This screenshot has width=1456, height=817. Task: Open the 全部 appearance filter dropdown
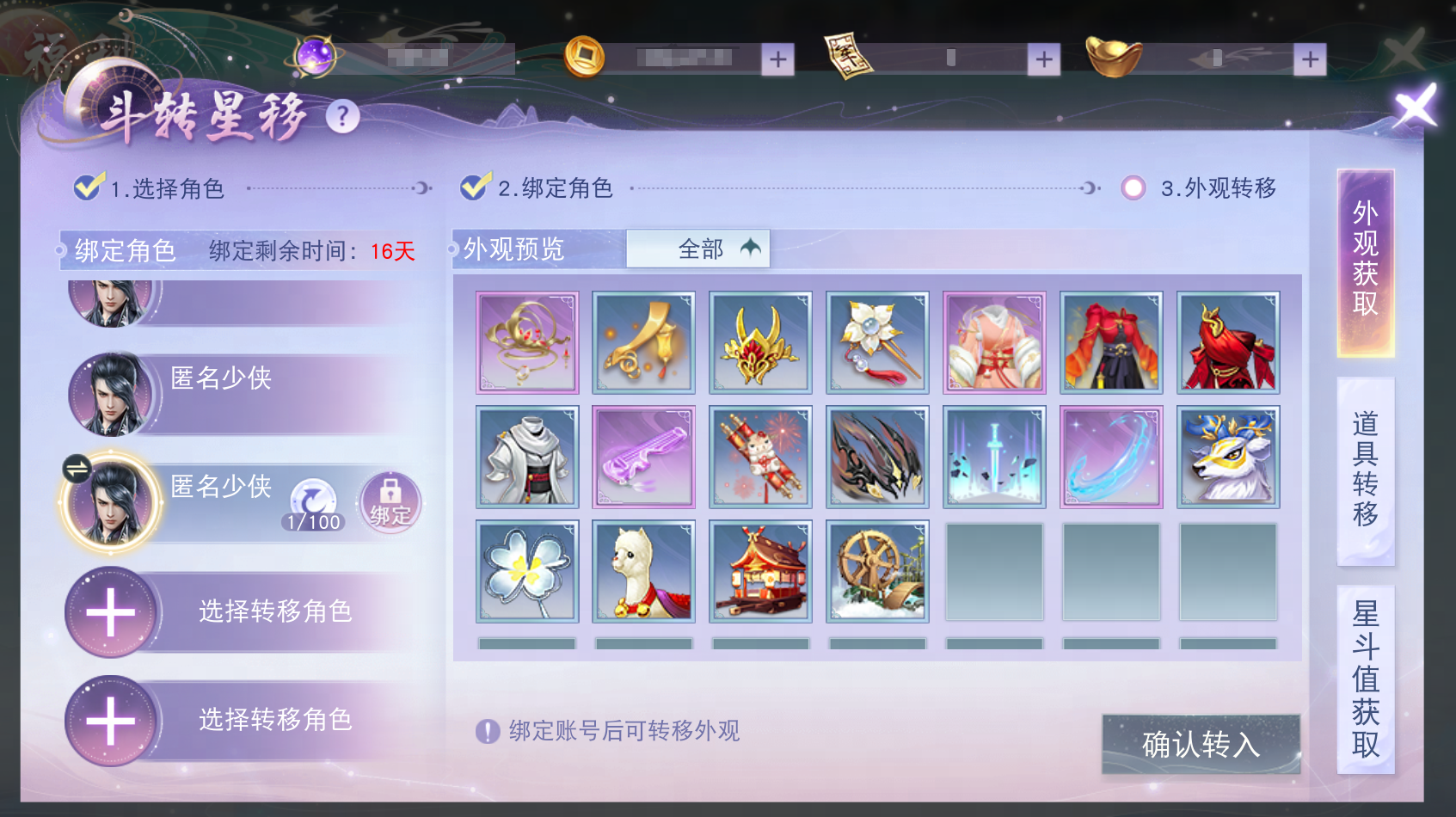pos(698,249)
